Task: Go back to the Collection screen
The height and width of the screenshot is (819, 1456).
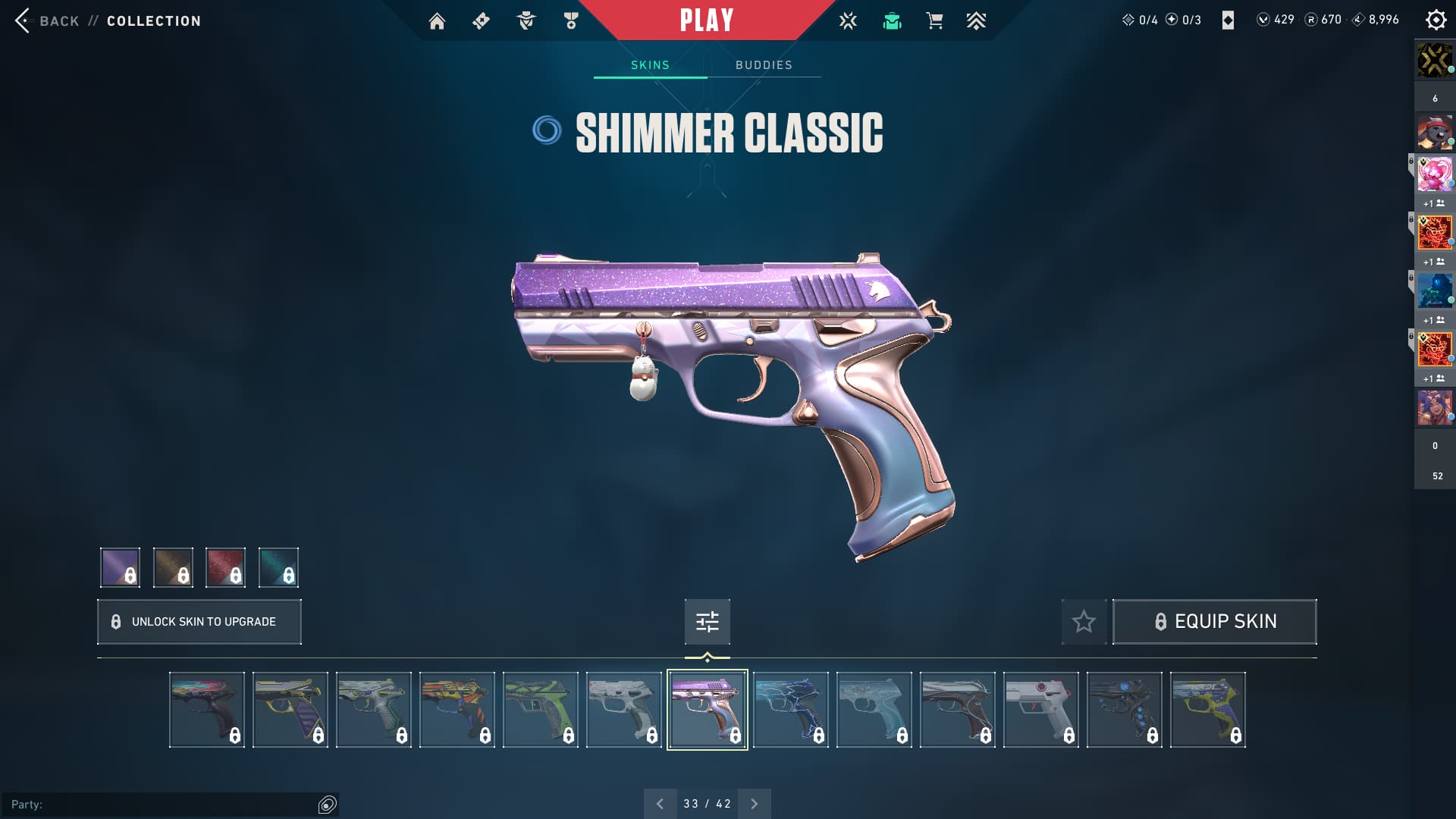Action: 58,21
